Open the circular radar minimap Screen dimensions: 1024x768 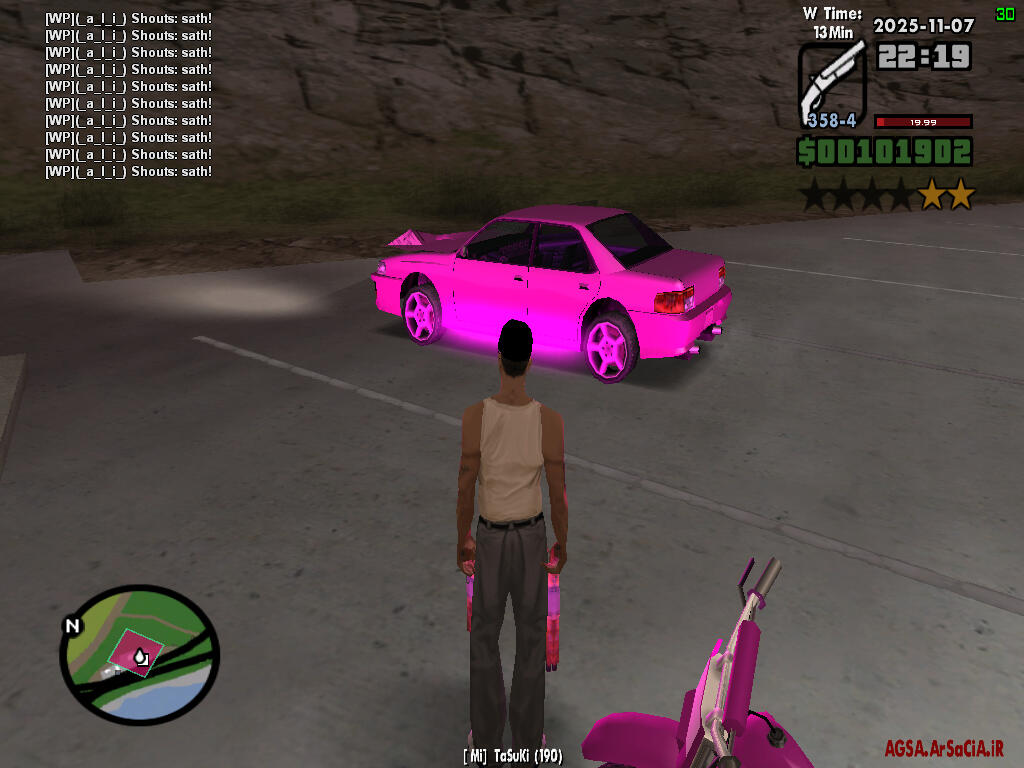tap(139, 655)
